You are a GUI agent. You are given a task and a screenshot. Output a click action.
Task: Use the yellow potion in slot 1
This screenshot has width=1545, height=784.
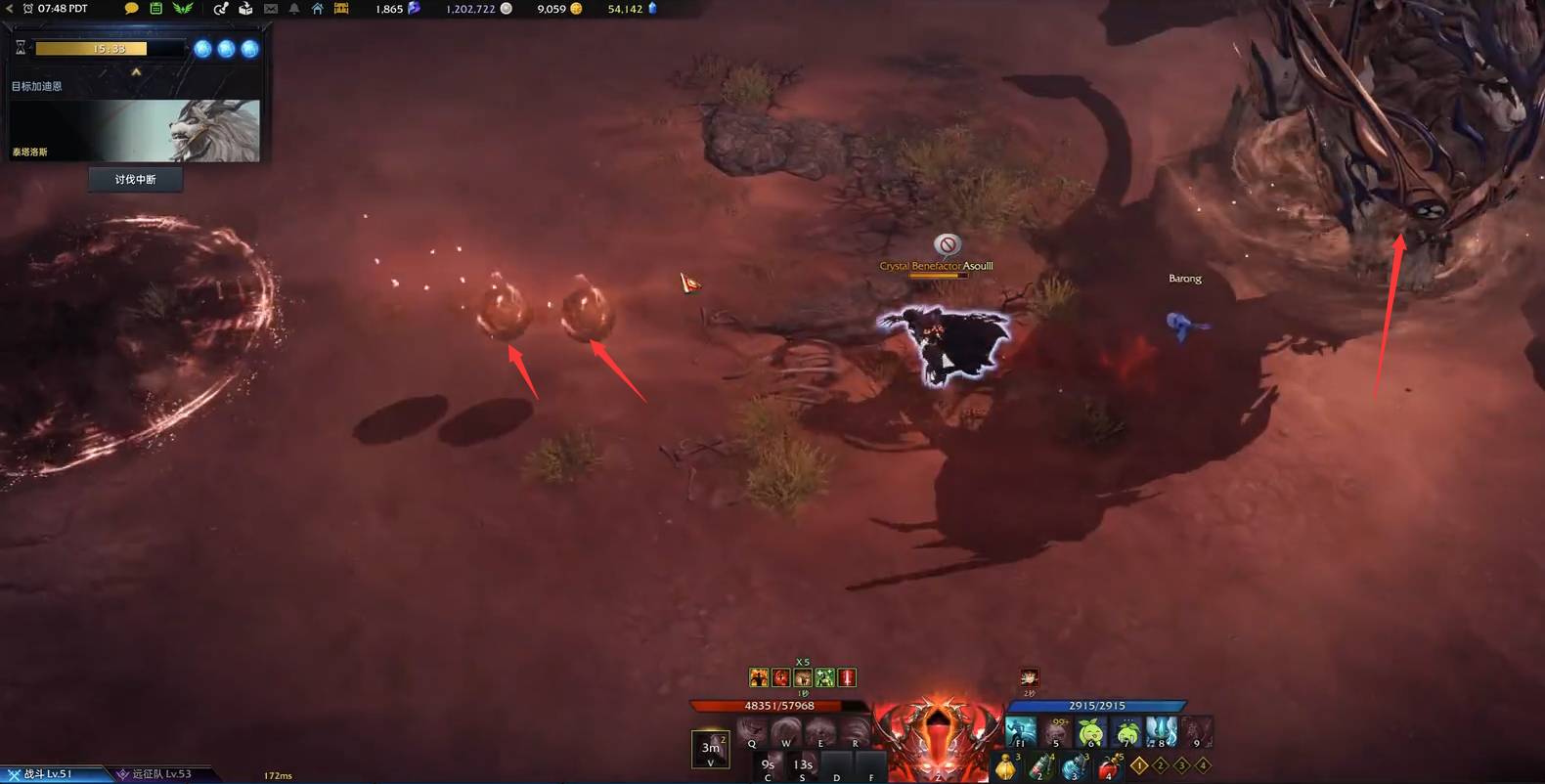pyautogui.click(x=1006, y=766)
